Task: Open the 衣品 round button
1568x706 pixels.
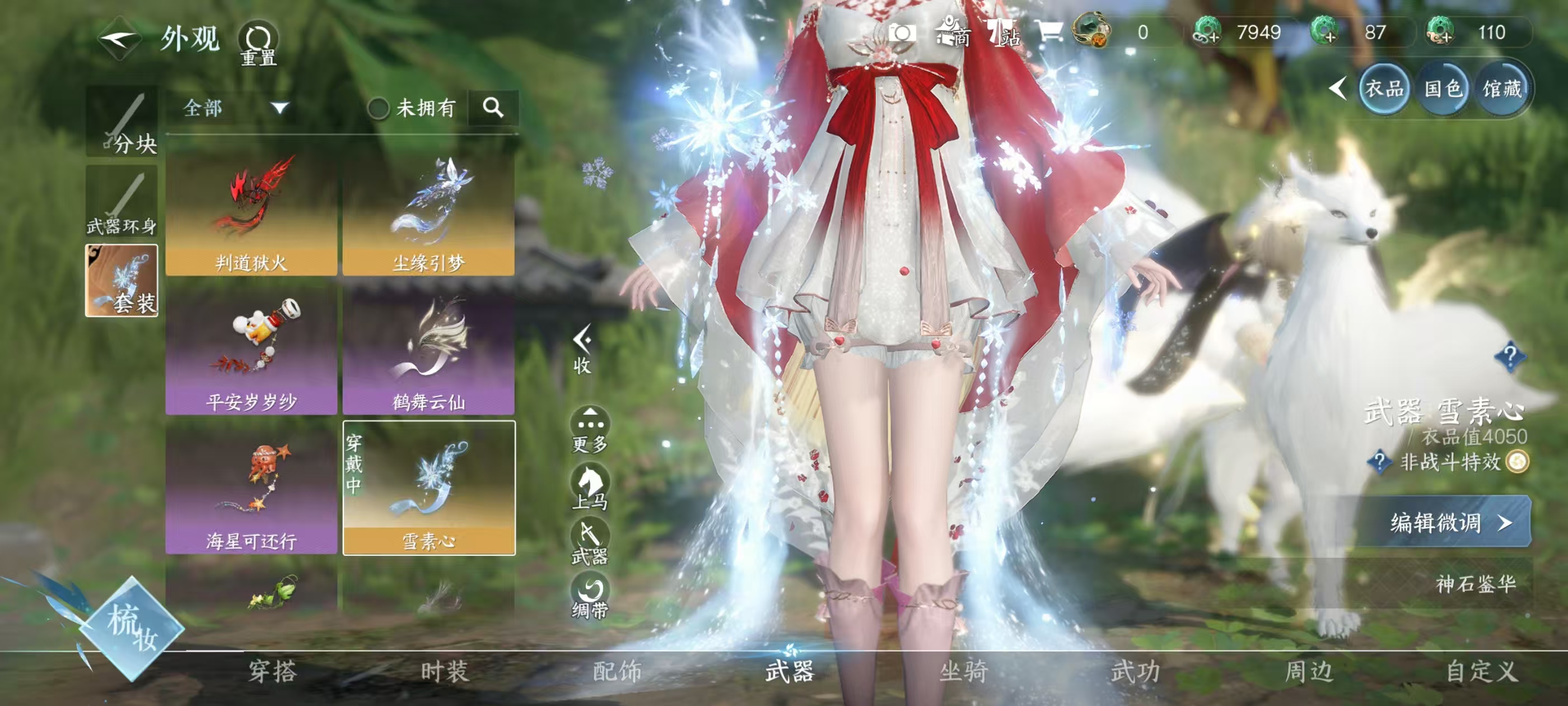Action: [x=1384, y=90]
